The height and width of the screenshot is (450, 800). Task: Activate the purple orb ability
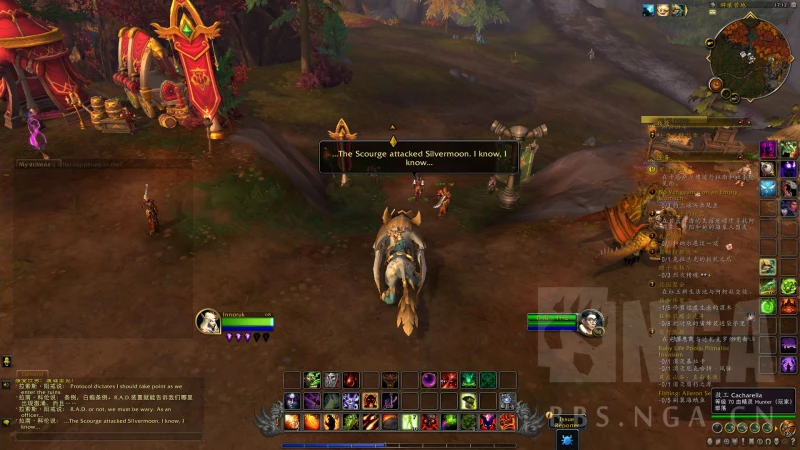click(x=429, y=380)
